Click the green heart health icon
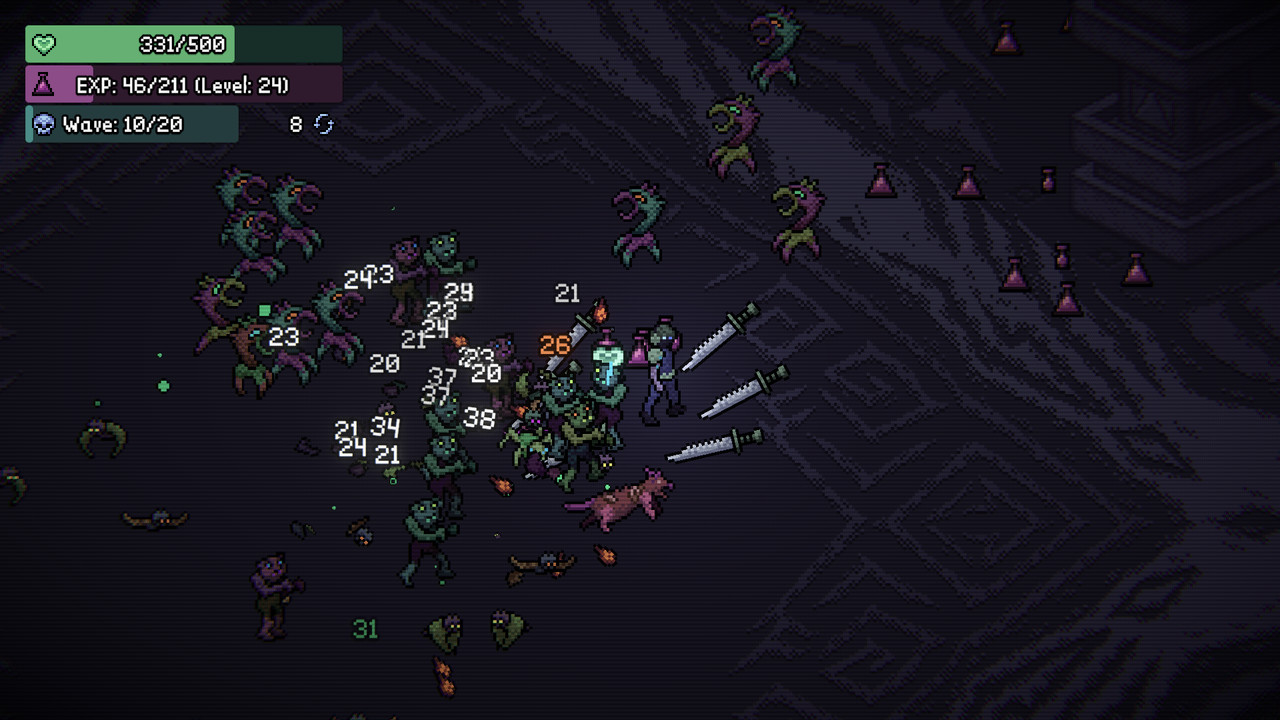 click(x=42, y=44)
